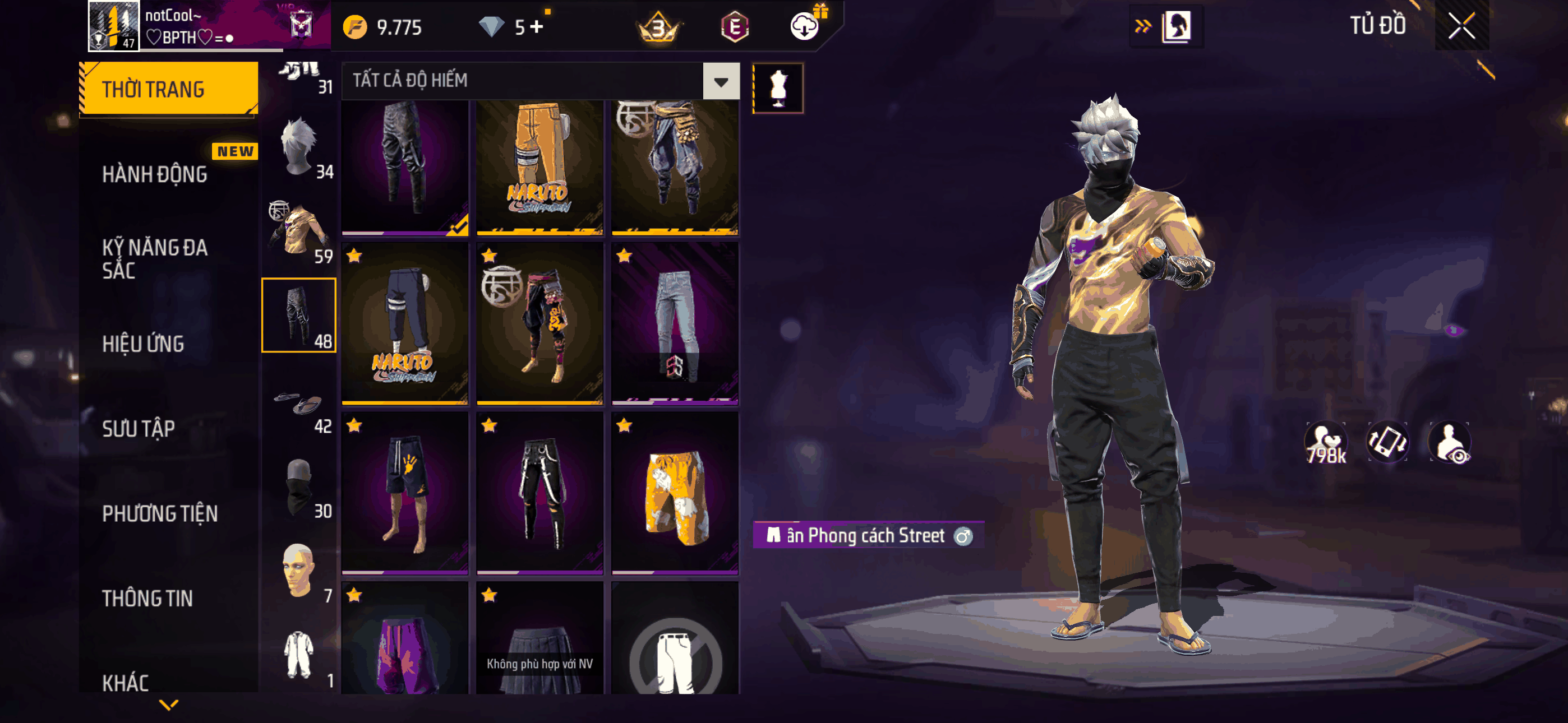Viewport: 1568px width, 723px height.
Task: Switch to Phương Tiện tab
Action: tap(159, 513)
